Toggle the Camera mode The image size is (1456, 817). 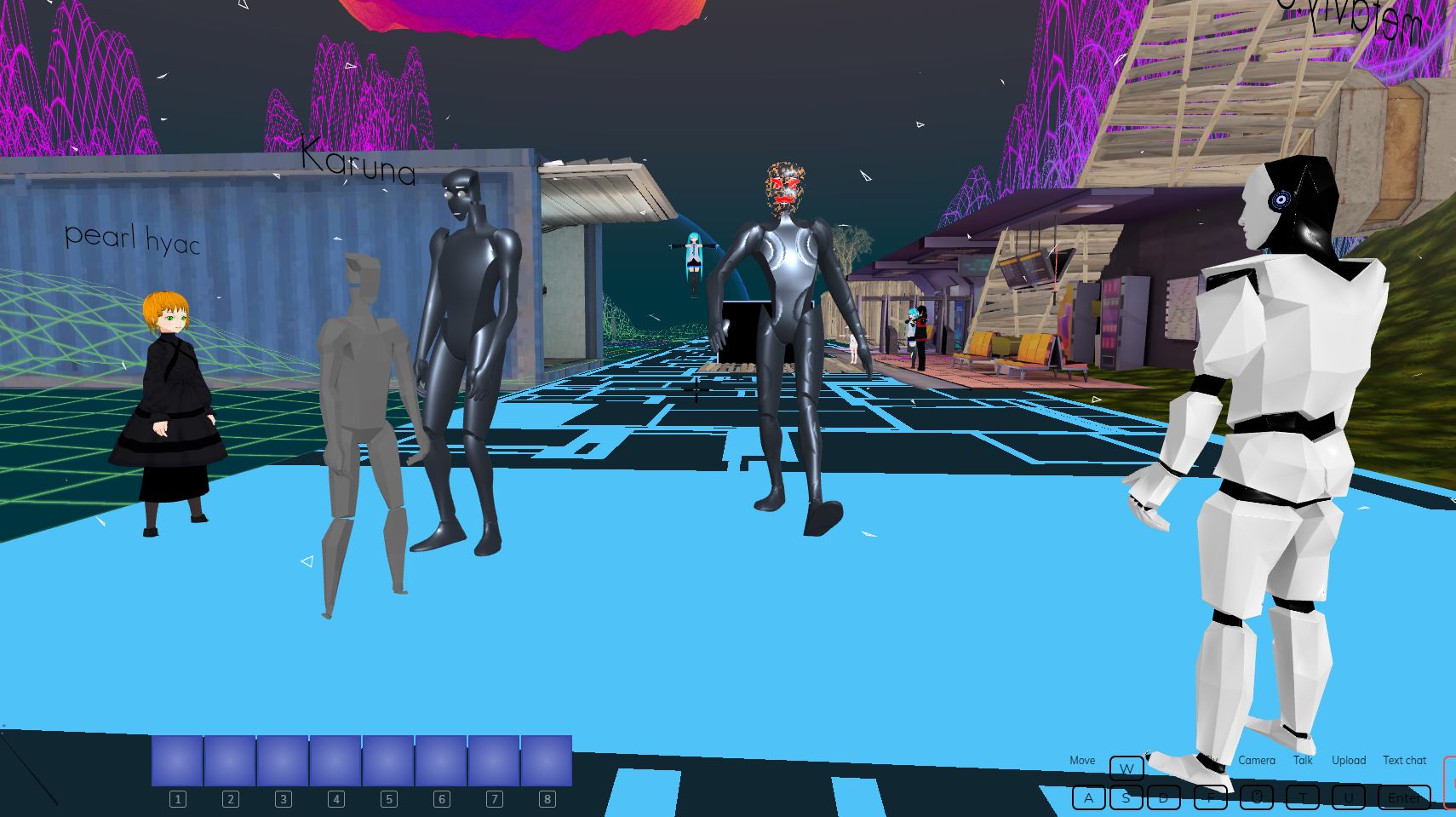(x=1258, y=760)
